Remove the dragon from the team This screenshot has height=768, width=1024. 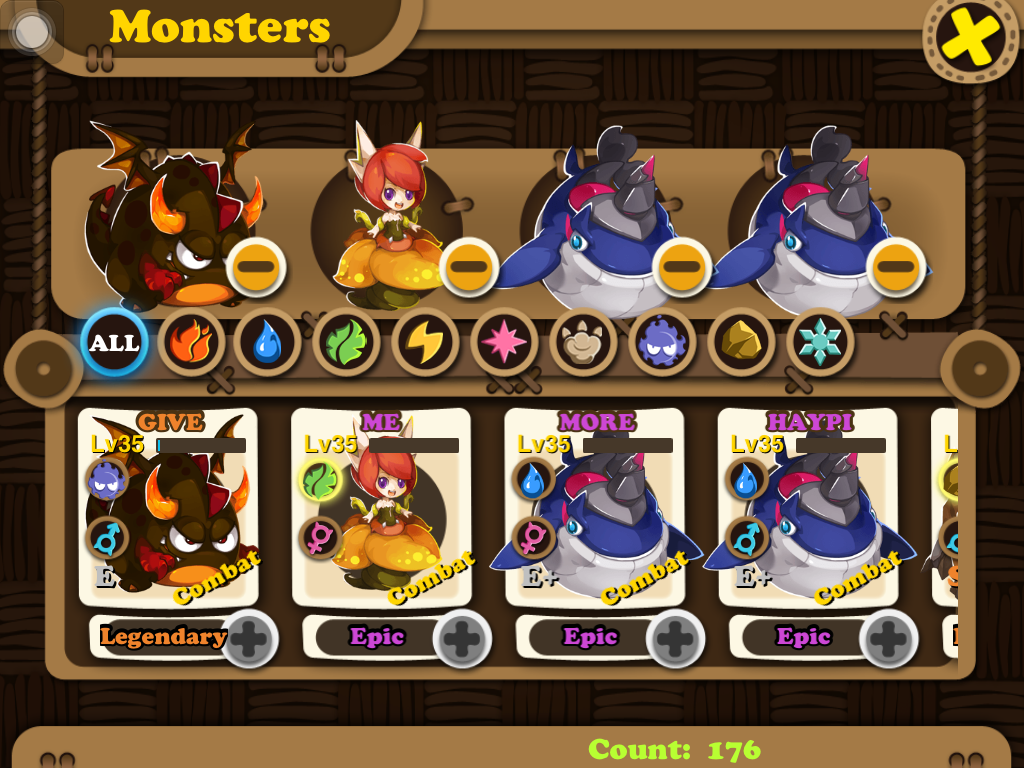(x=256, y=267)
